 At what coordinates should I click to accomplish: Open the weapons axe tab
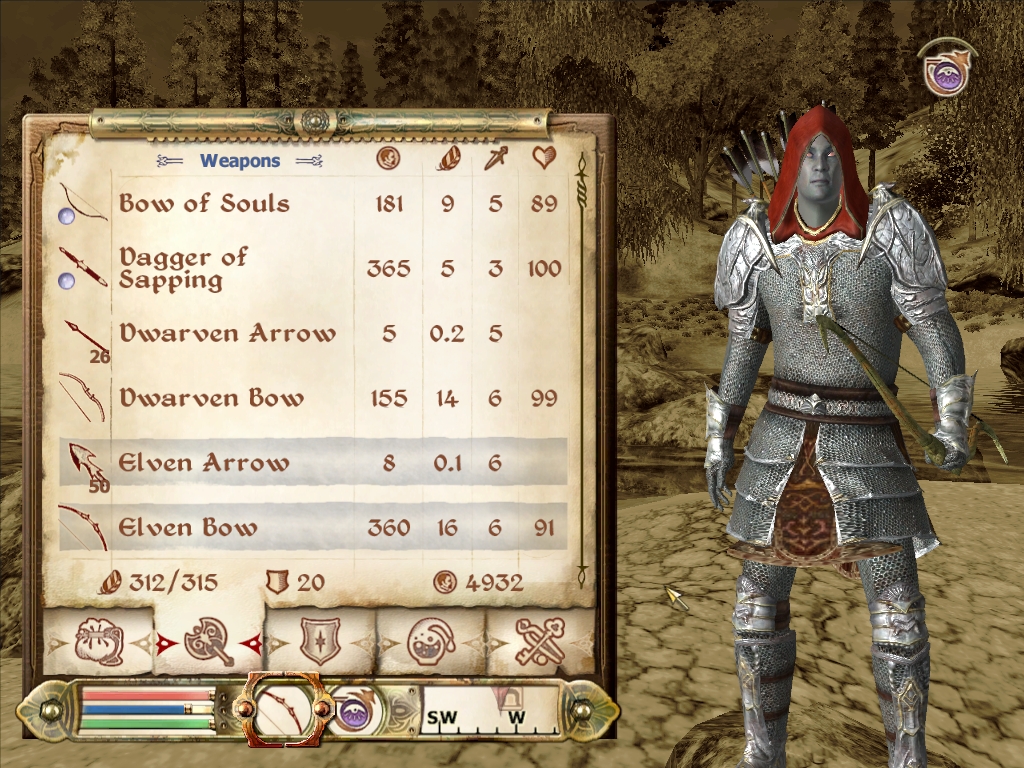pos(209,641)
